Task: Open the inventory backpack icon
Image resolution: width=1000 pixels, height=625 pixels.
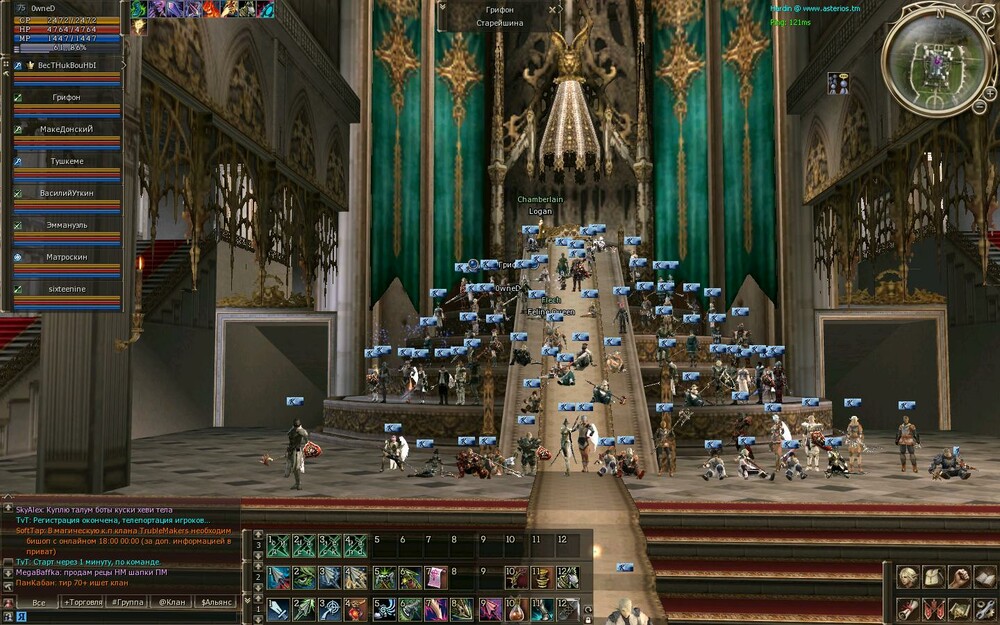Action: (x=933, y=577)
